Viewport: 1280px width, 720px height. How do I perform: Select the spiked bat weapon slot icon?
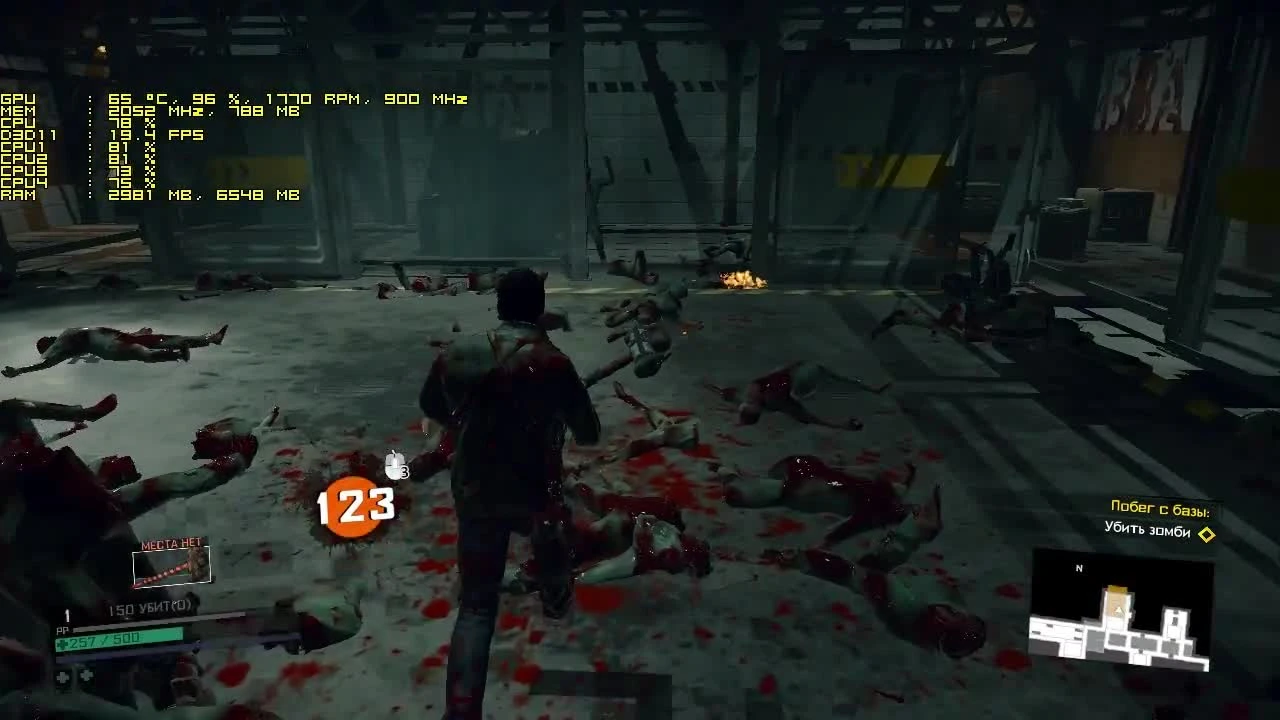pos(171,567)
